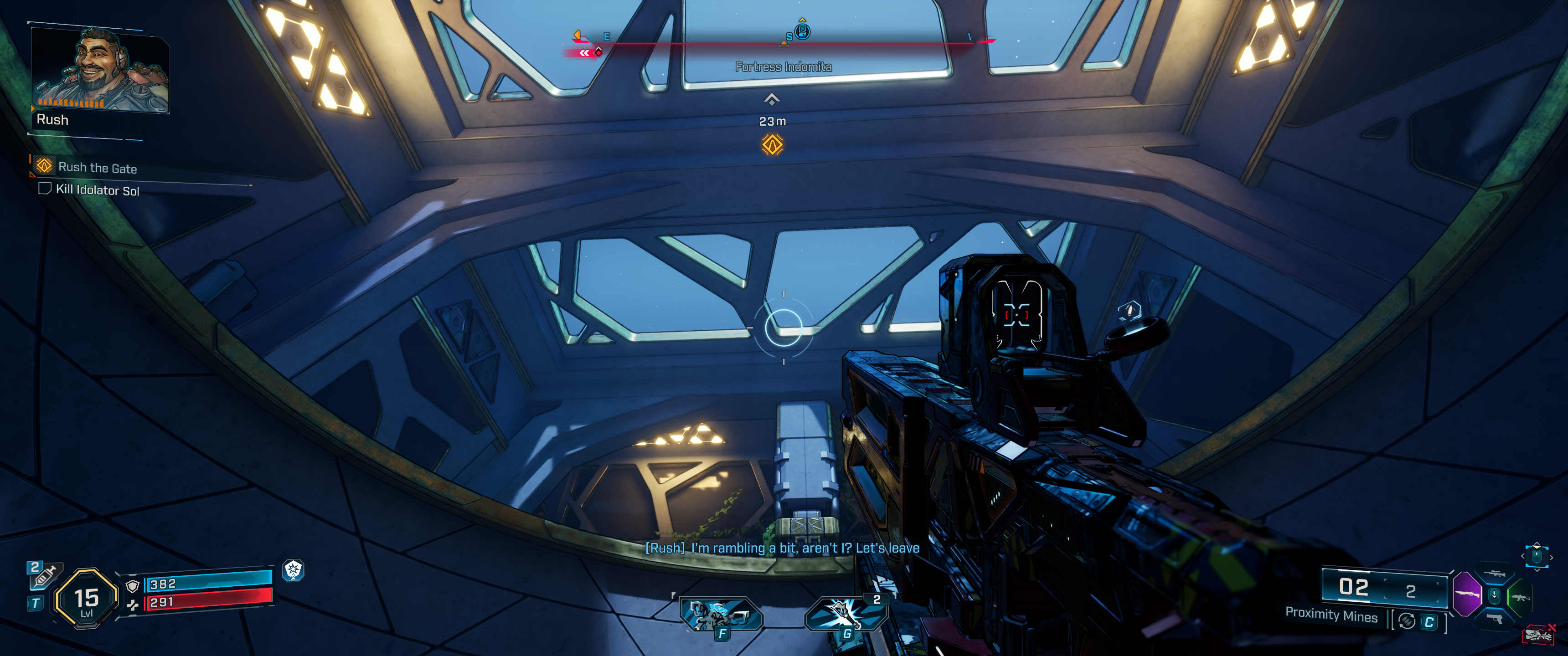1568x656 pixels.
Task: Trigger the G ordnance skill icon
Action: coord(846,614)
